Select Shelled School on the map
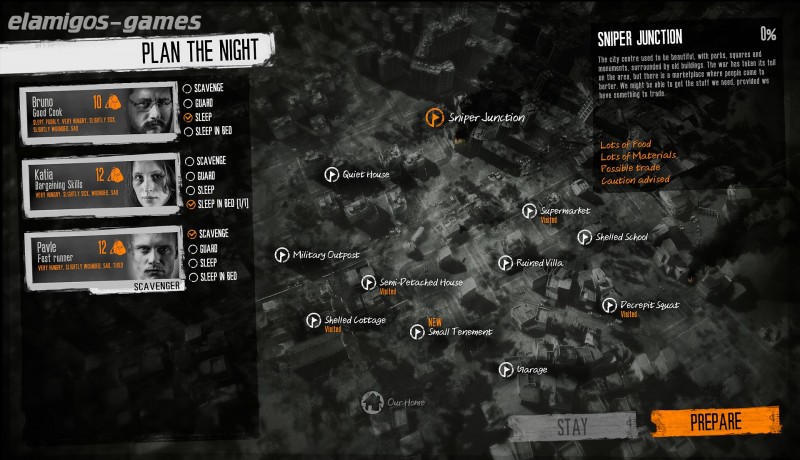This screenshot has width=800, height=460. click(585, 237)
